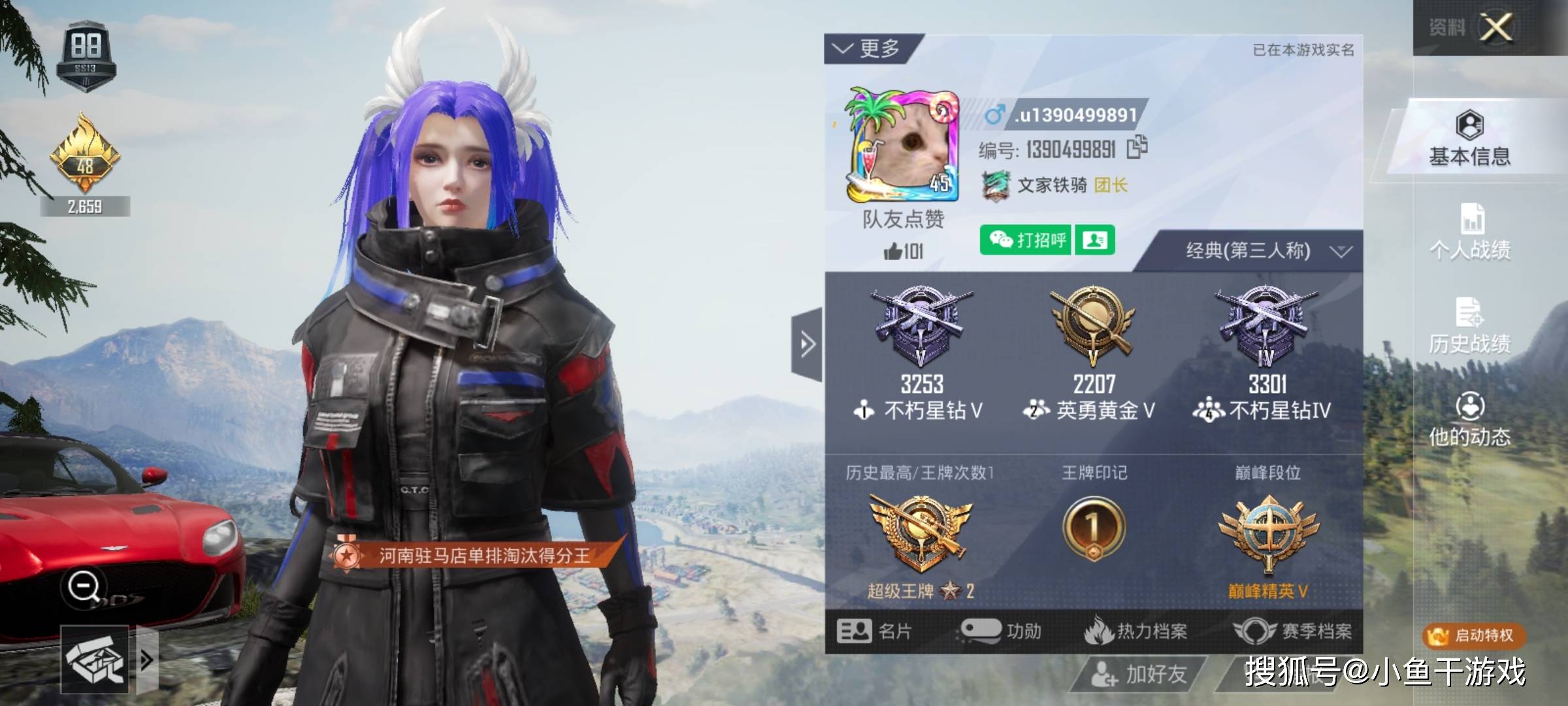Close the profile screen with X
The image size is (1568, 706).
coord(1495,28)
